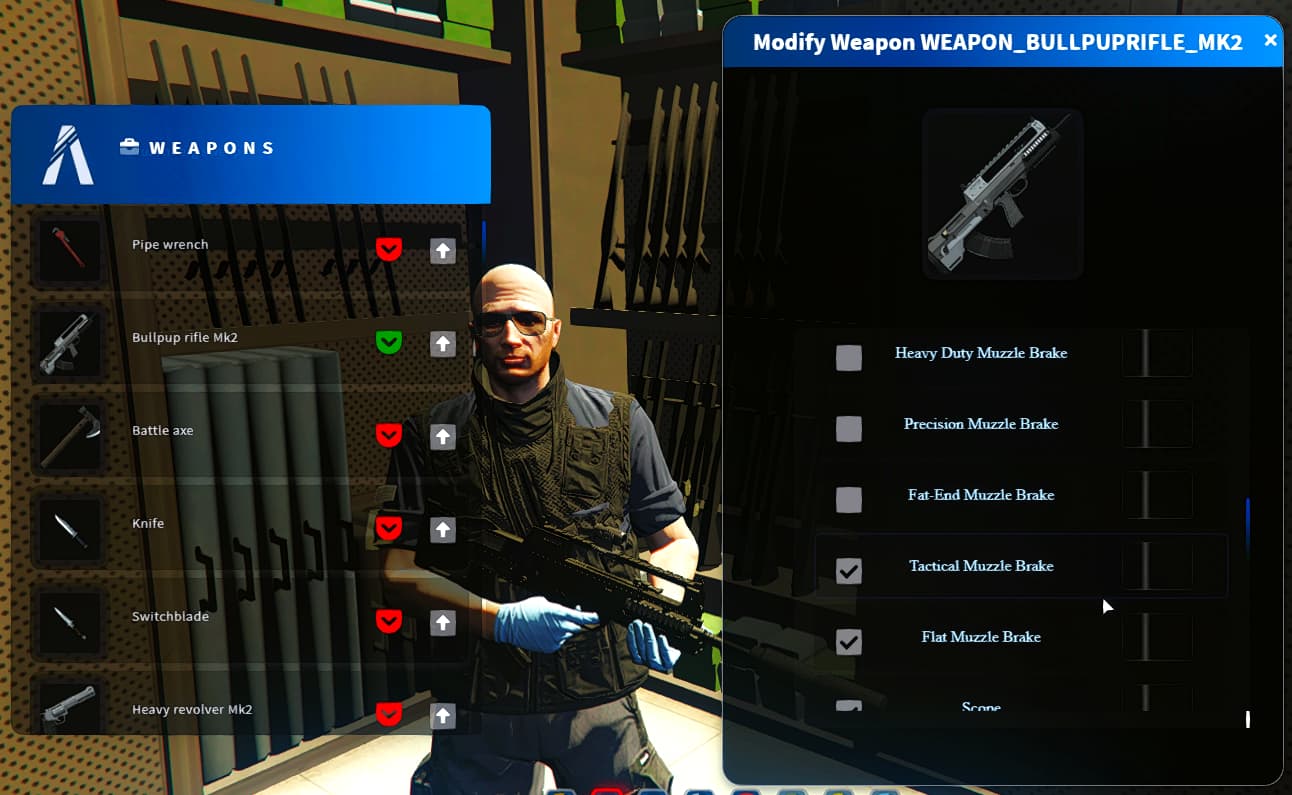Click the up arrow next to Pipe wrench

pos(443,250)
